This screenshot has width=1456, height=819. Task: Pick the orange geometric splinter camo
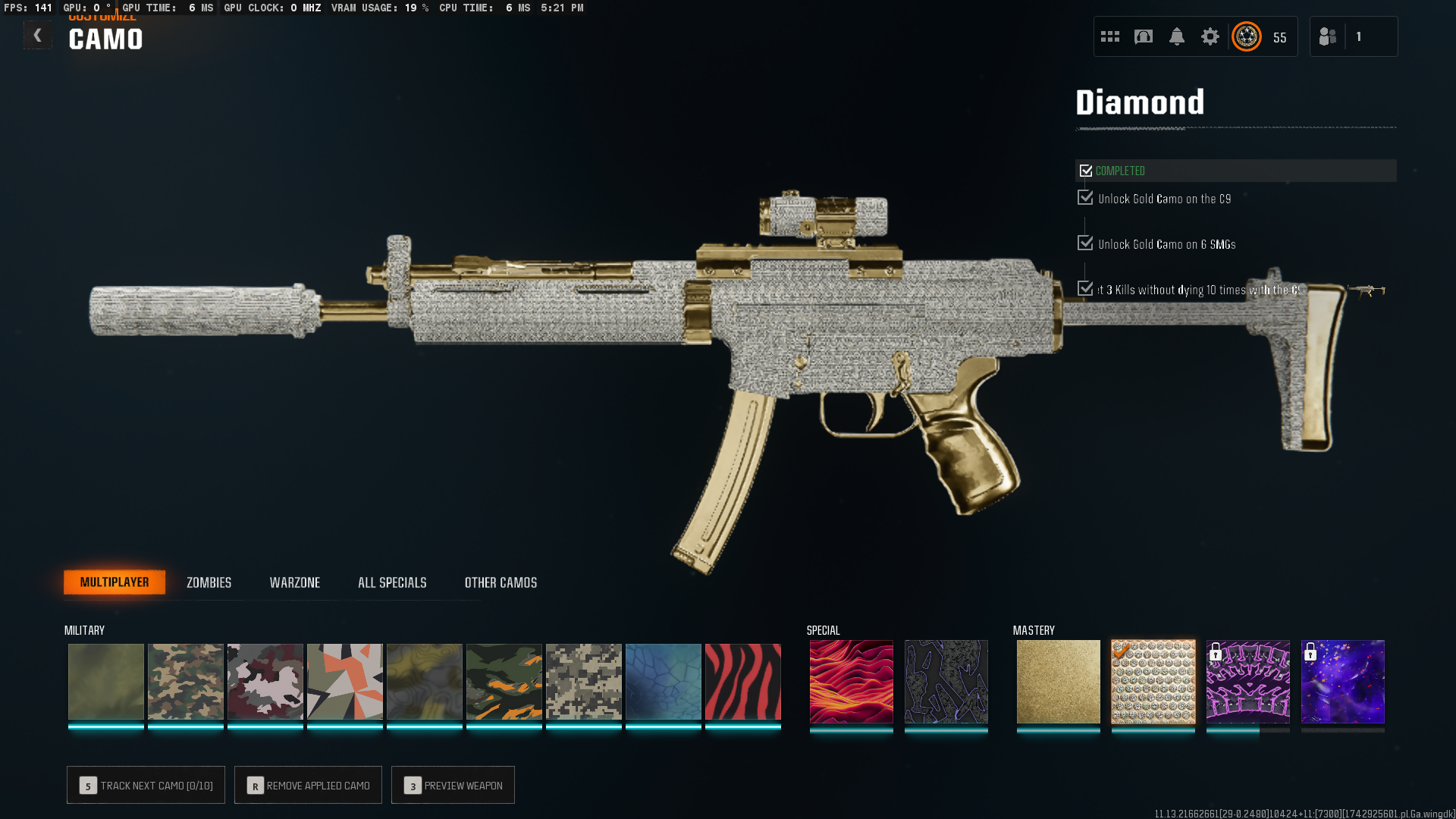[x=344, y=682]
